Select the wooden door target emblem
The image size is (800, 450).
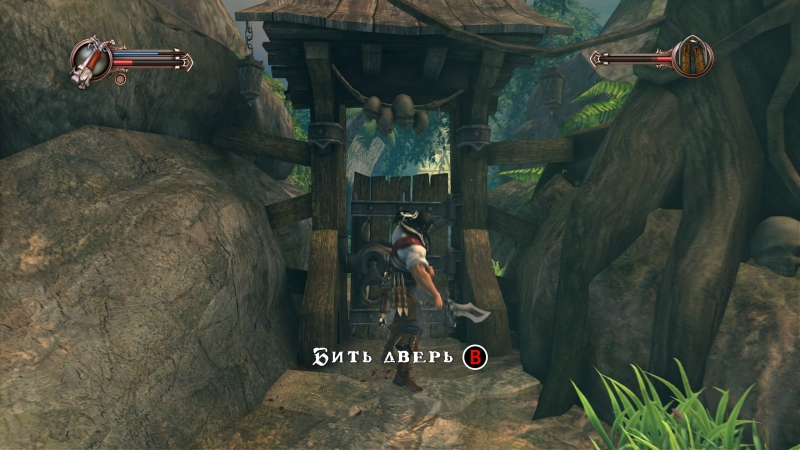point(689,57)
